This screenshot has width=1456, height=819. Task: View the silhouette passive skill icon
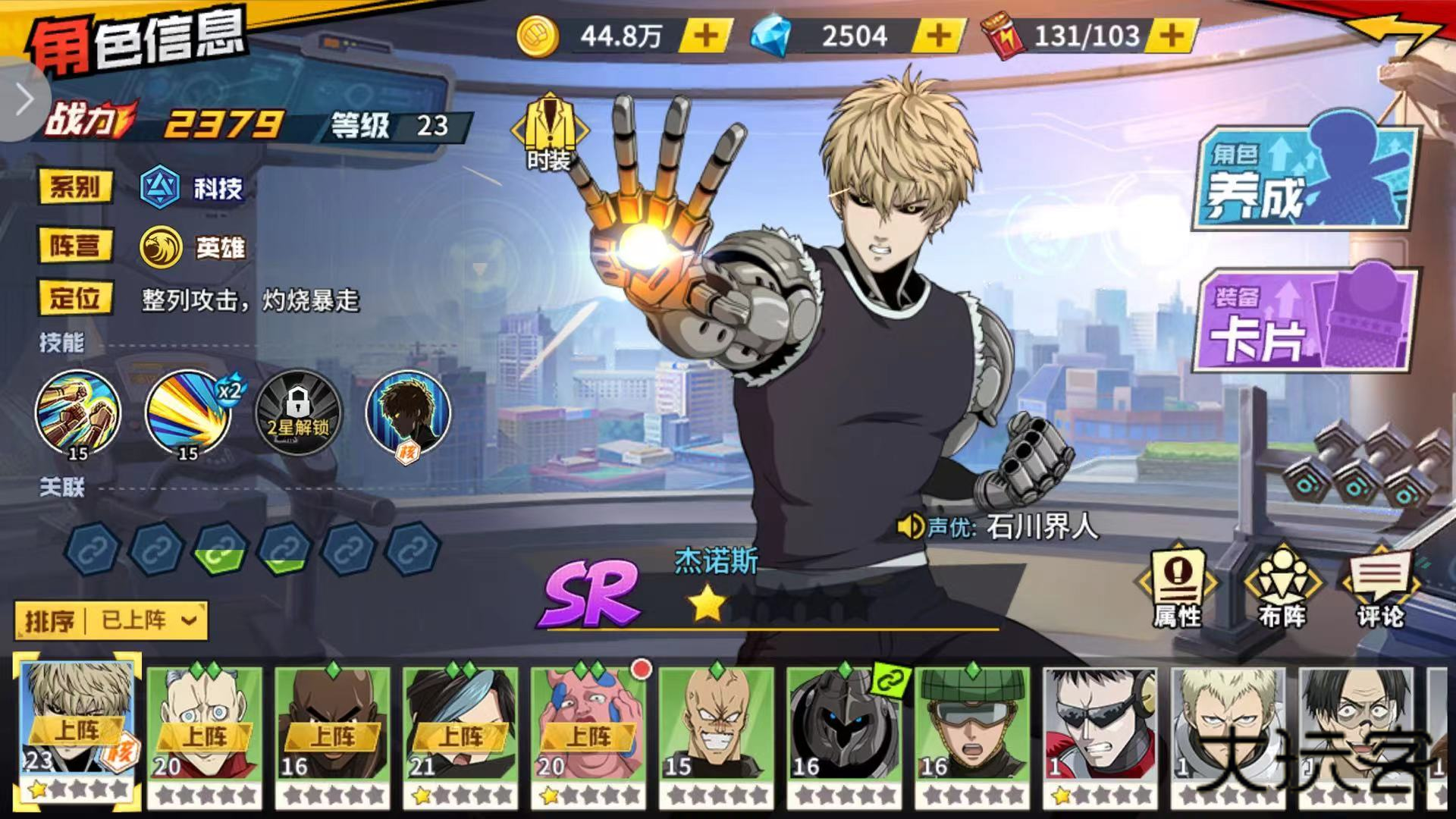(408, 413)
